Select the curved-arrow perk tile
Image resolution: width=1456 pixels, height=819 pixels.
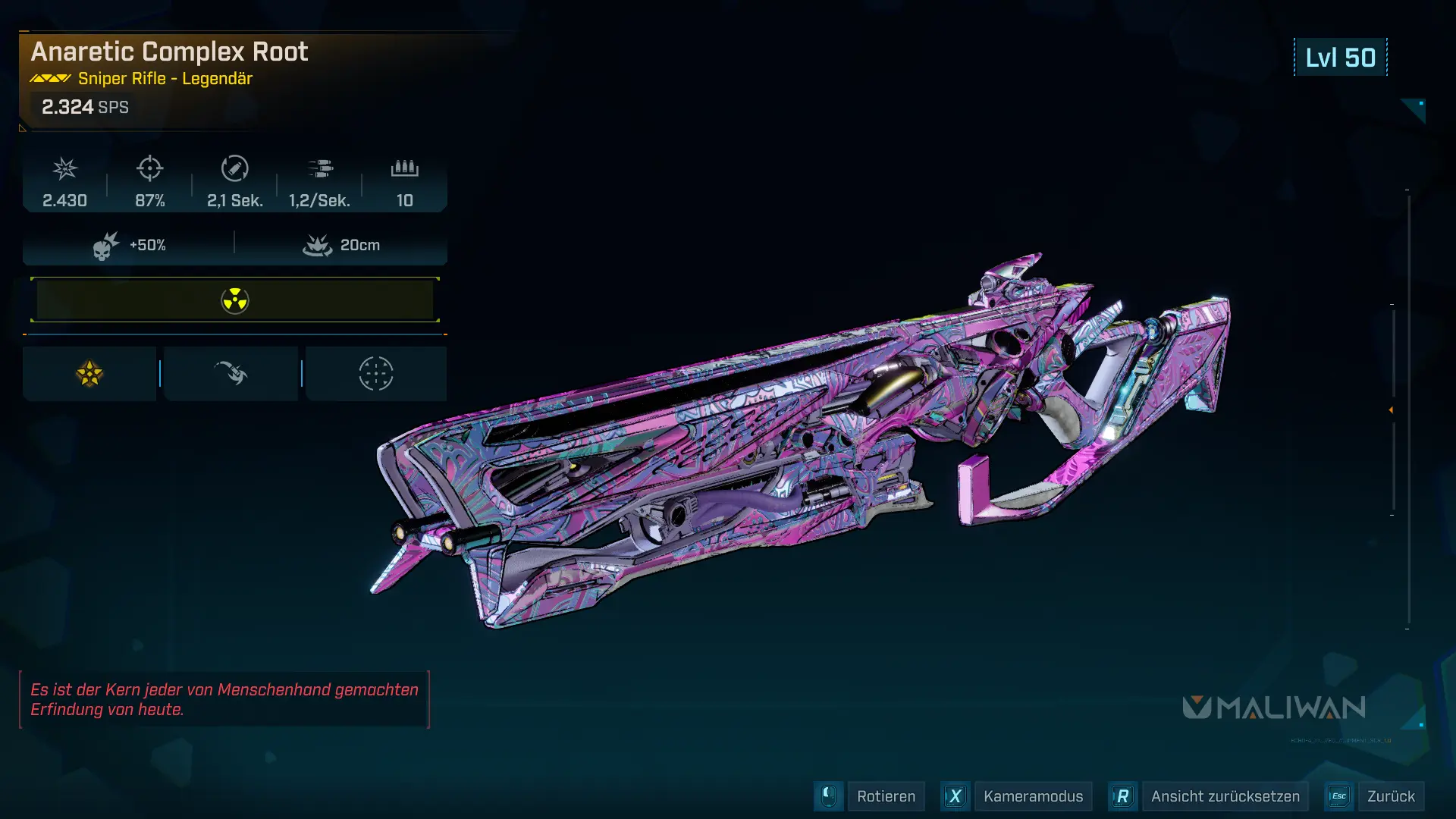[231, 374]
